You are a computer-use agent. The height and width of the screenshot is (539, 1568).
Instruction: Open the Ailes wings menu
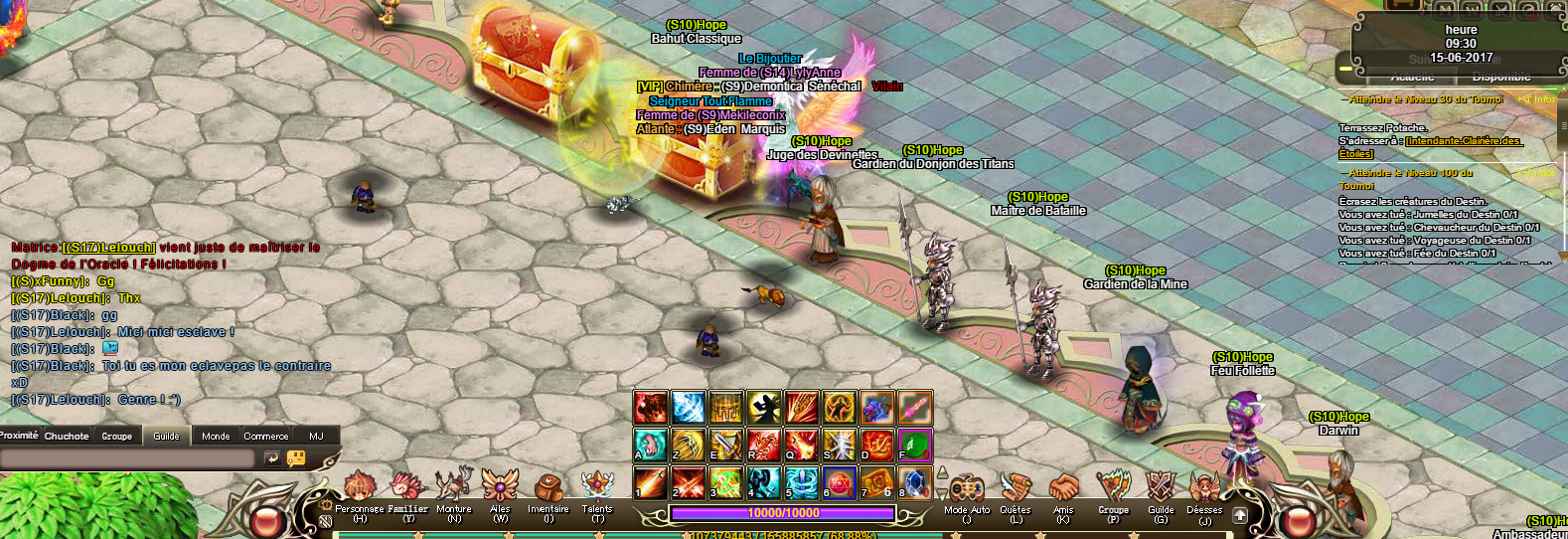tap(500, 487)
